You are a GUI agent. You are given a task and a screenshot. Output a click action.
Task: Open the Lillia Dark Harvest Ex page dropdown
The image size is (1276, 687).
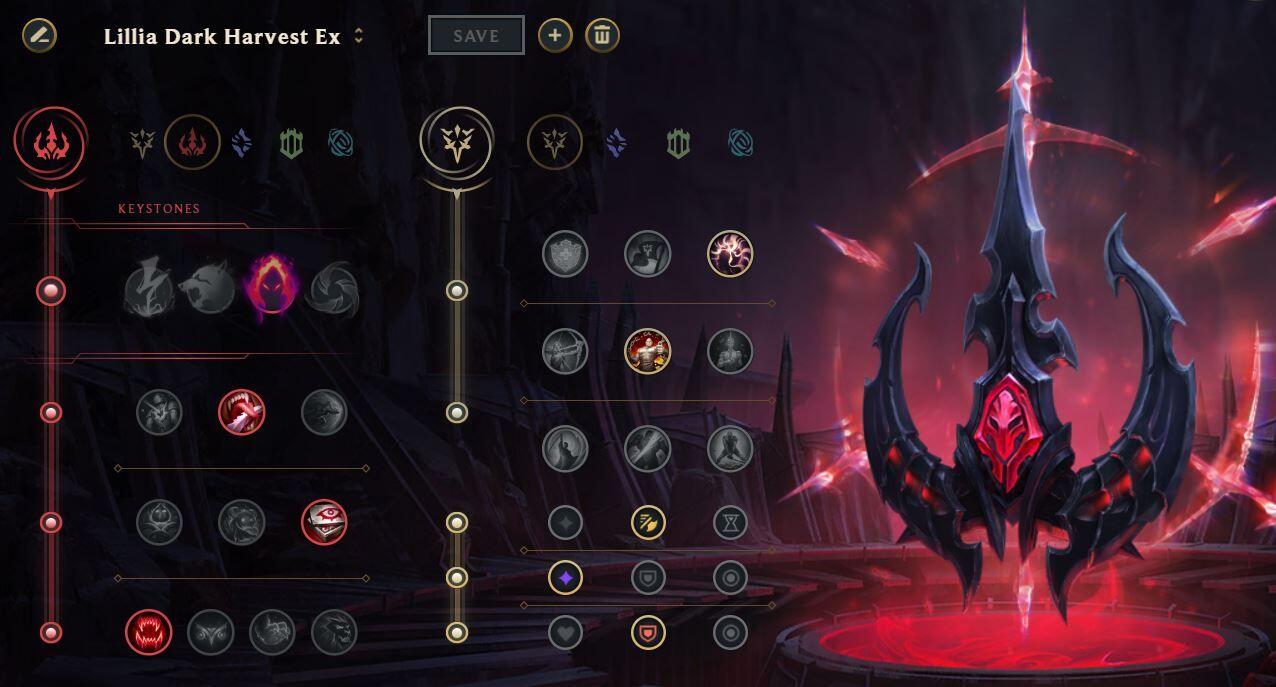click(359, 37)
